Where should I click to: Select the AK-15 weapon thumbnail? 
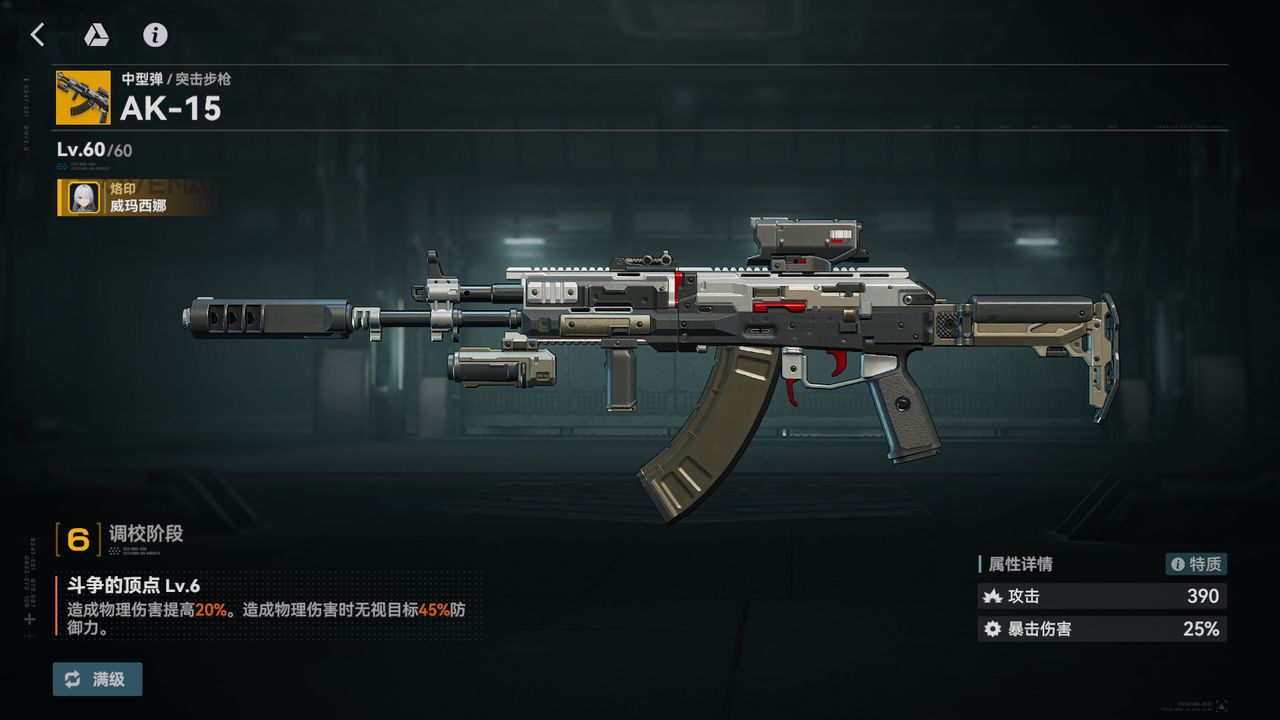coord(83,97)
